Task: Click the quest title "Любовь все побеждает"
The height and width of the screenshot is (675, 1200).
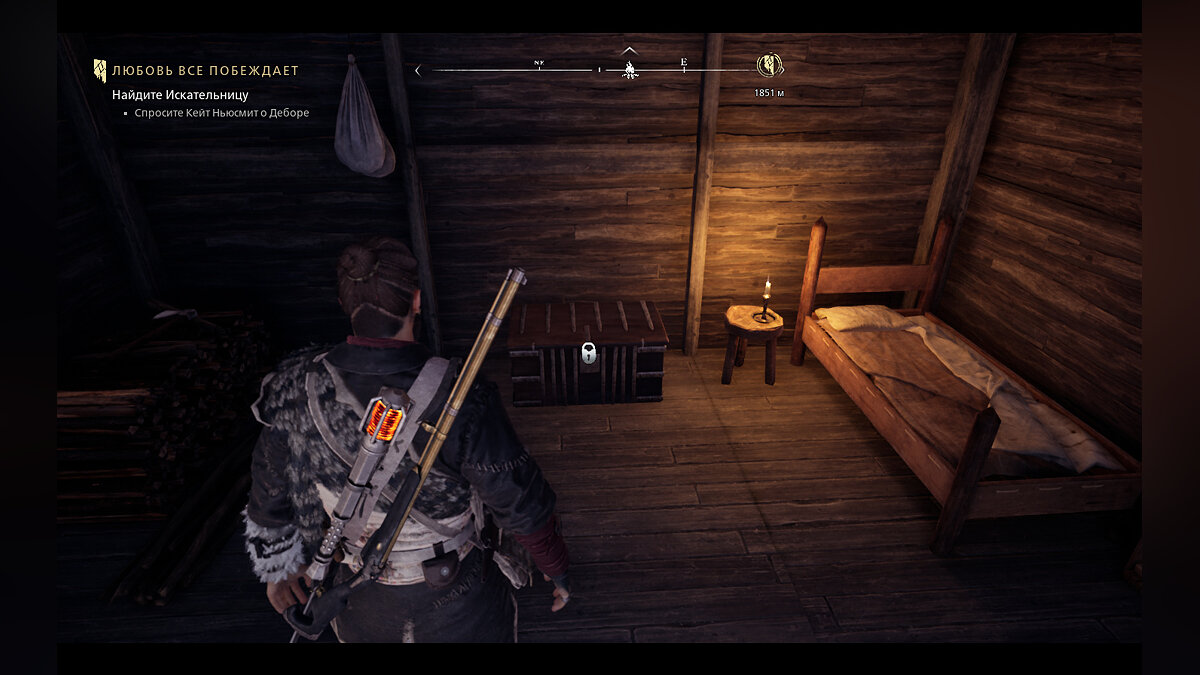Action: pyautogui.click(x=205, y=71)
